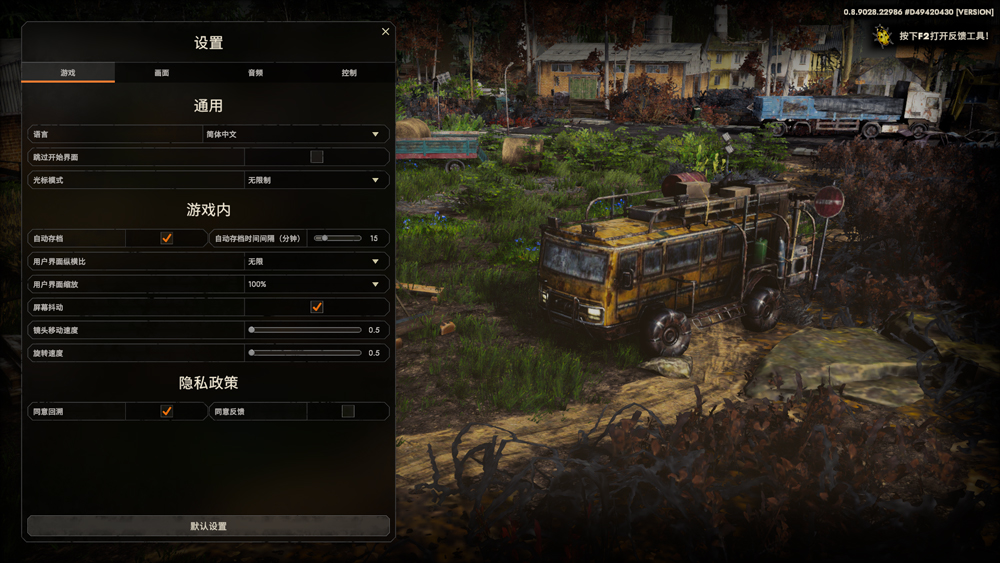
Task: Select the 控制 tab
Action: coord(349,73)
